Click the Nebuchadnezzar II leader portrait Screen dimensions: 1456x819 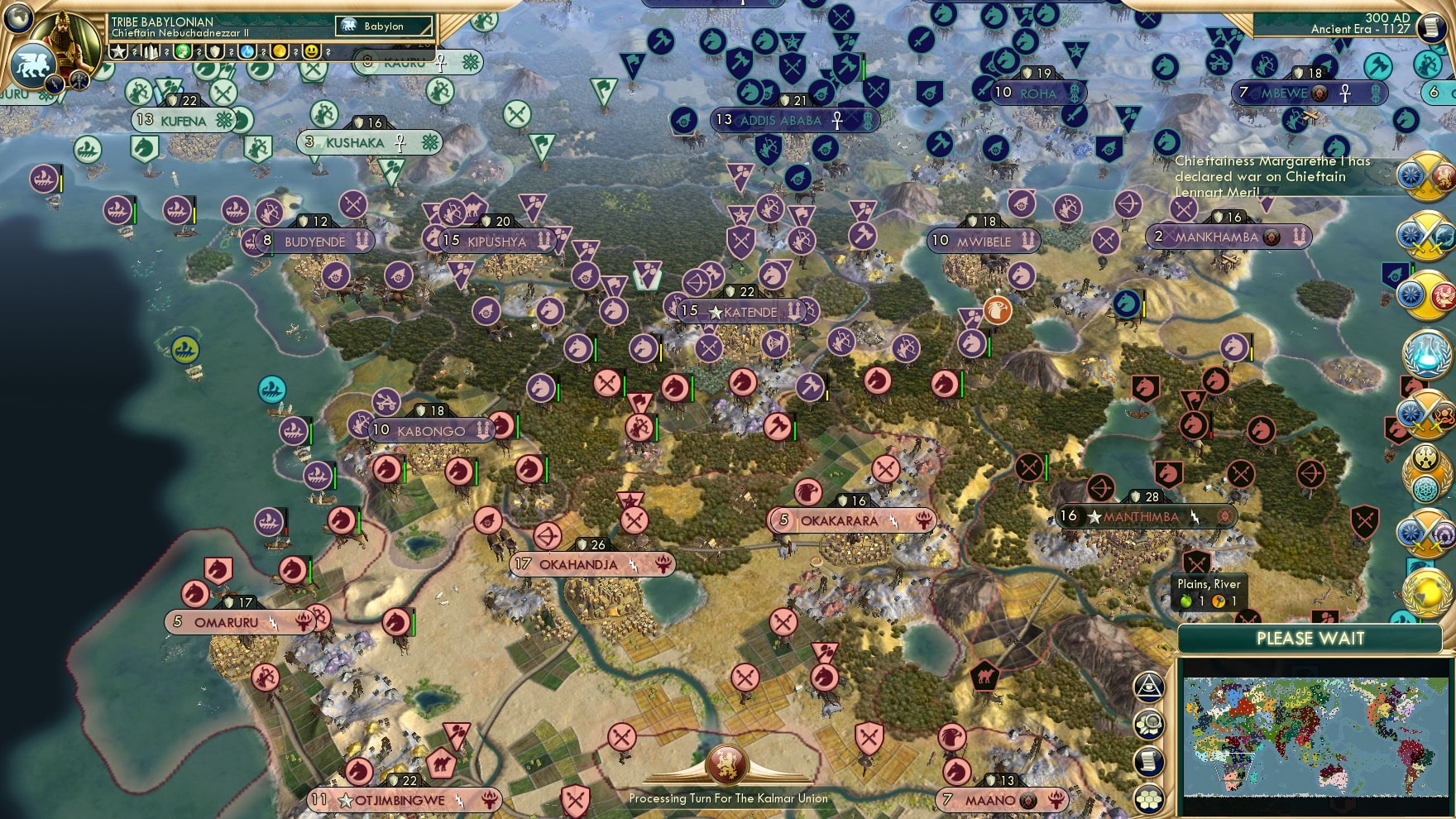tap(66, 37)
